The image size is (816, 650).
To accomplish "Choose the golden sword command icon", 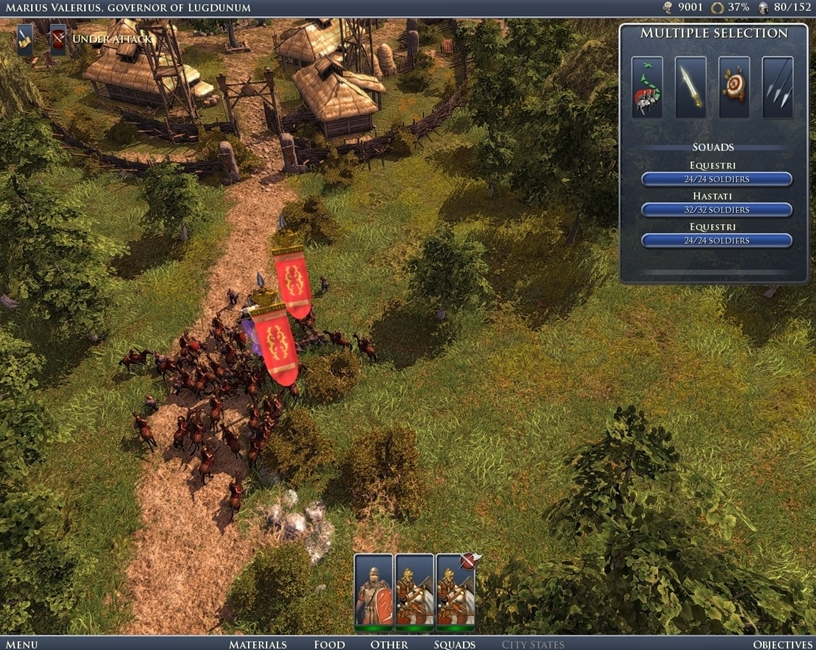I will 691,87.
